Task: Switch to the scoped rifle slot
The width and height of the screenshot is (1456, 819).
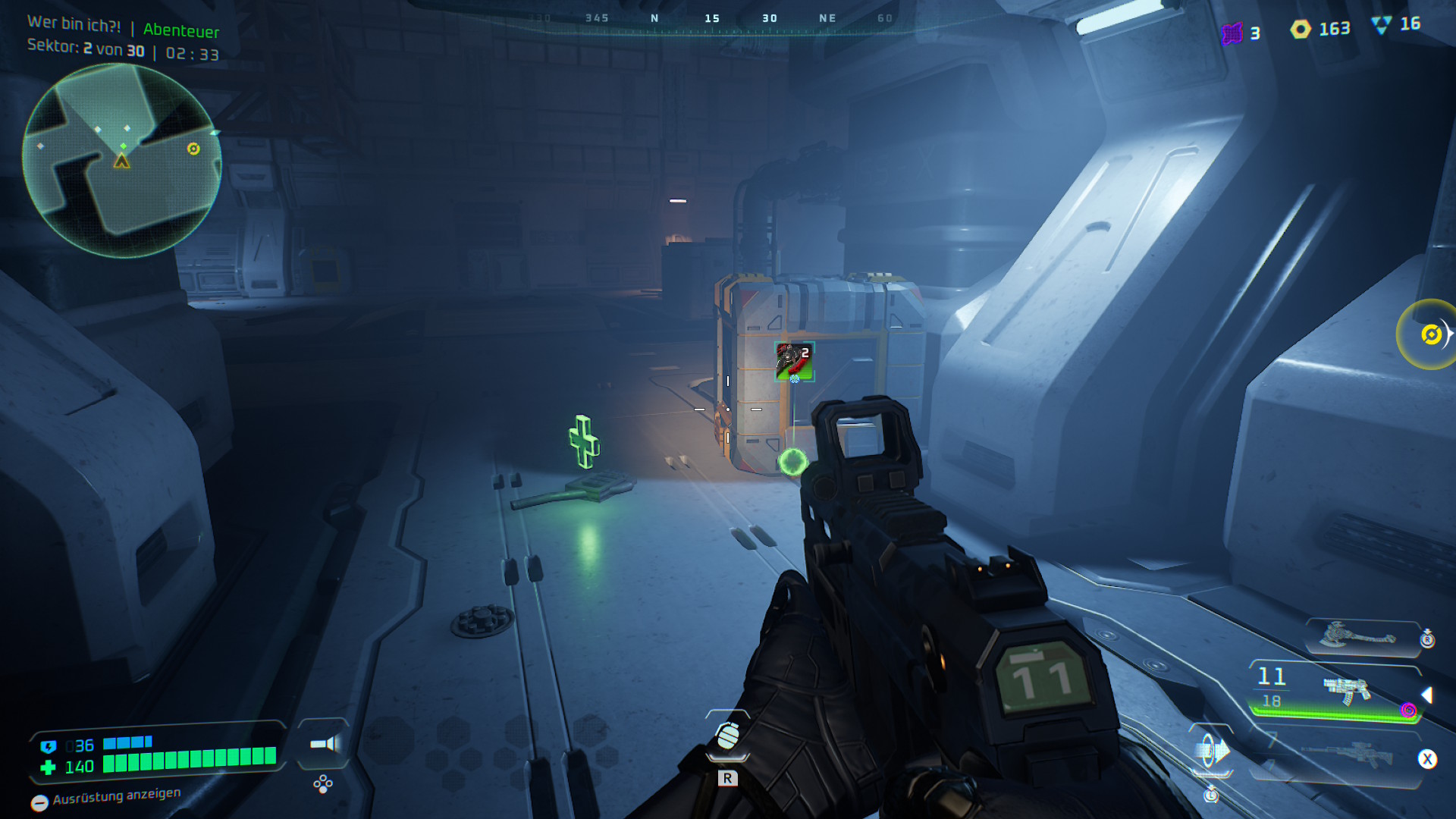Action: 1347,754
